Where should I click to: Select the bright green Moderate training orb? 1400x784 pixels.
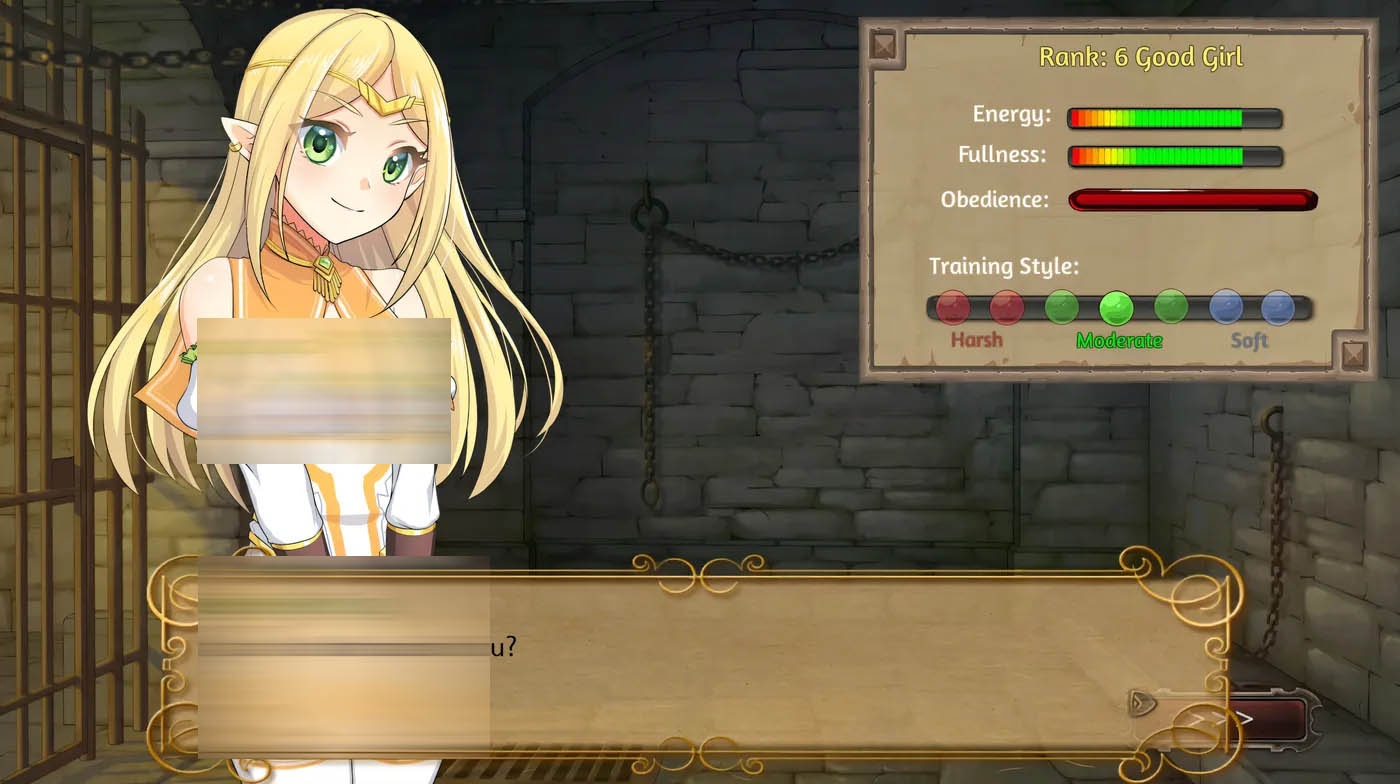[1116, 307]
